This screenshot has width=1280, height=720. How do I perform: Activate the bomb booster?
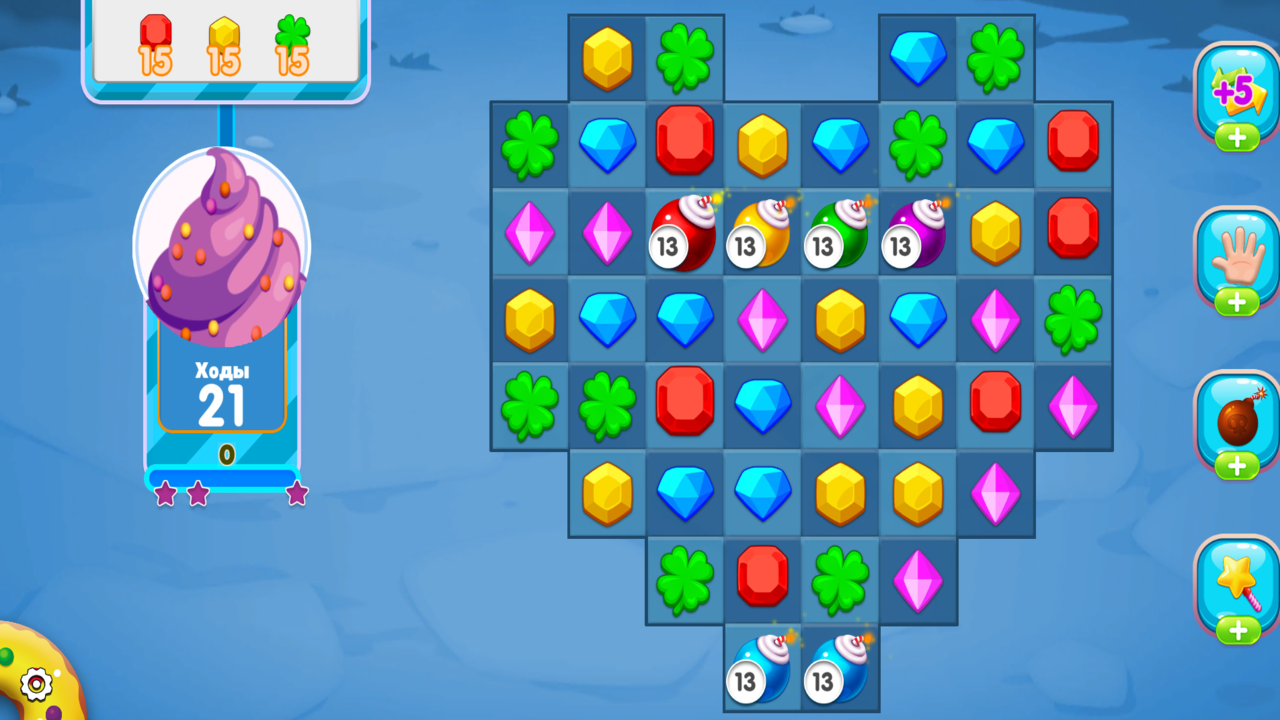[1237, 422]
